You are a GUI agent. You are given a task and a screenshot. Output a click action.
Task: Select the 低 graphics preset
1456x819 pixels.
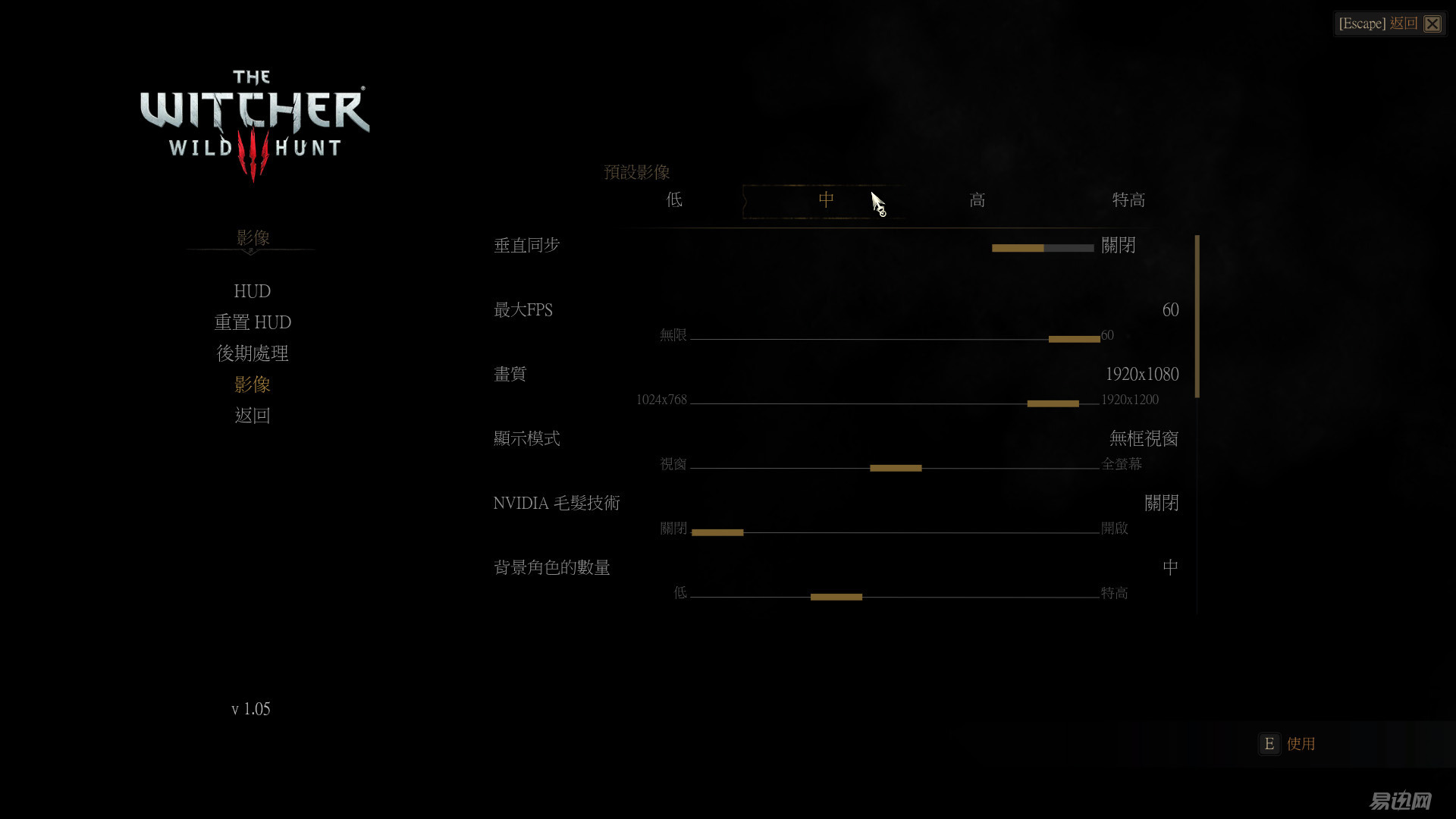tap(673, 199)
